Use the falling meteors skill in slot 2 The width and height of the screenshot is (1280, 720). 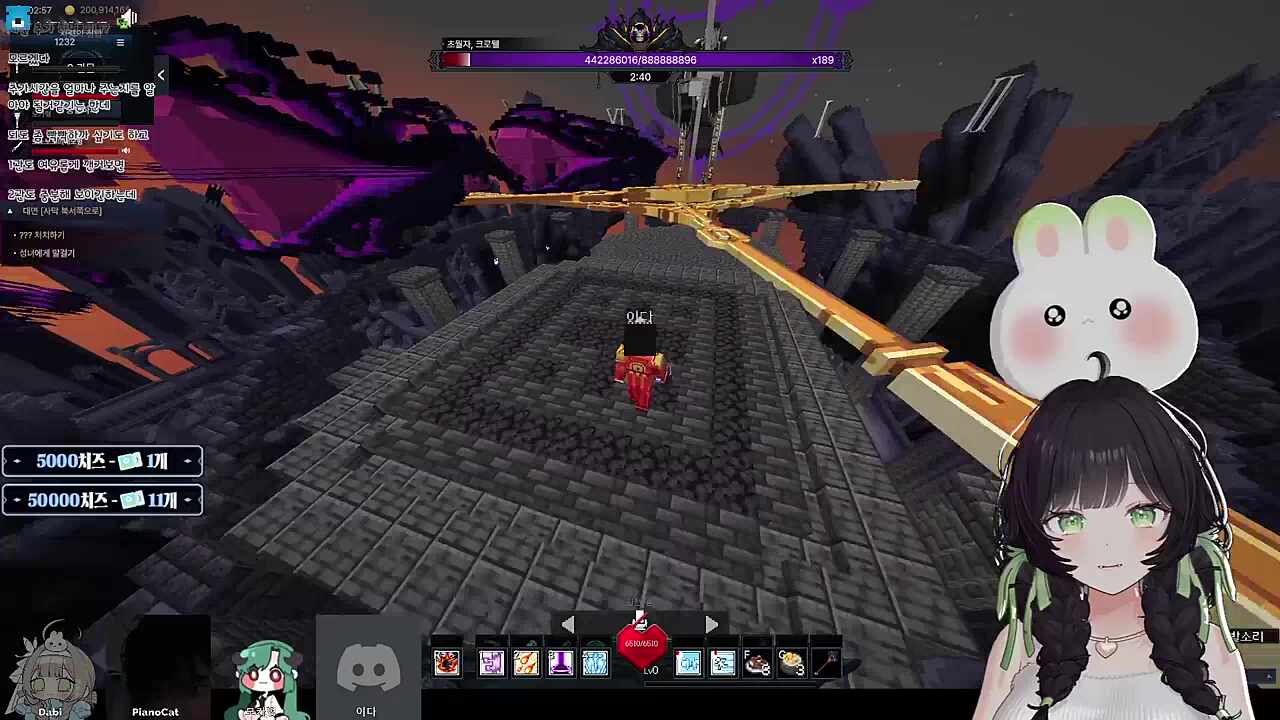(x=526, y=662)
